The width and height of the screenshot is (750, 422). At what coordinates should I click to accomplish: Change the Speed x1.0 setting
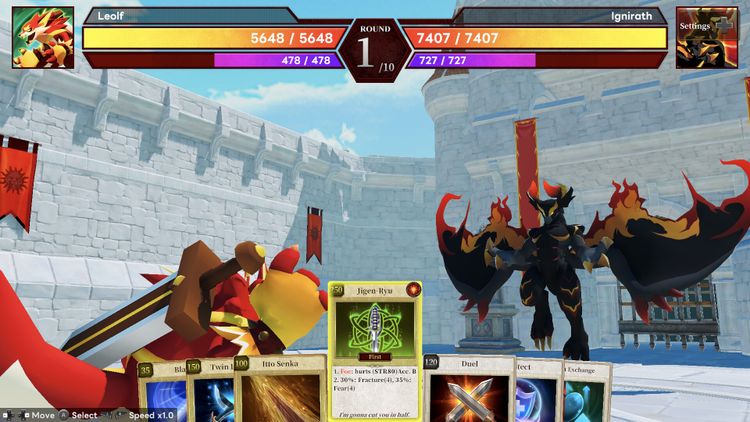(x=150, y=415)
